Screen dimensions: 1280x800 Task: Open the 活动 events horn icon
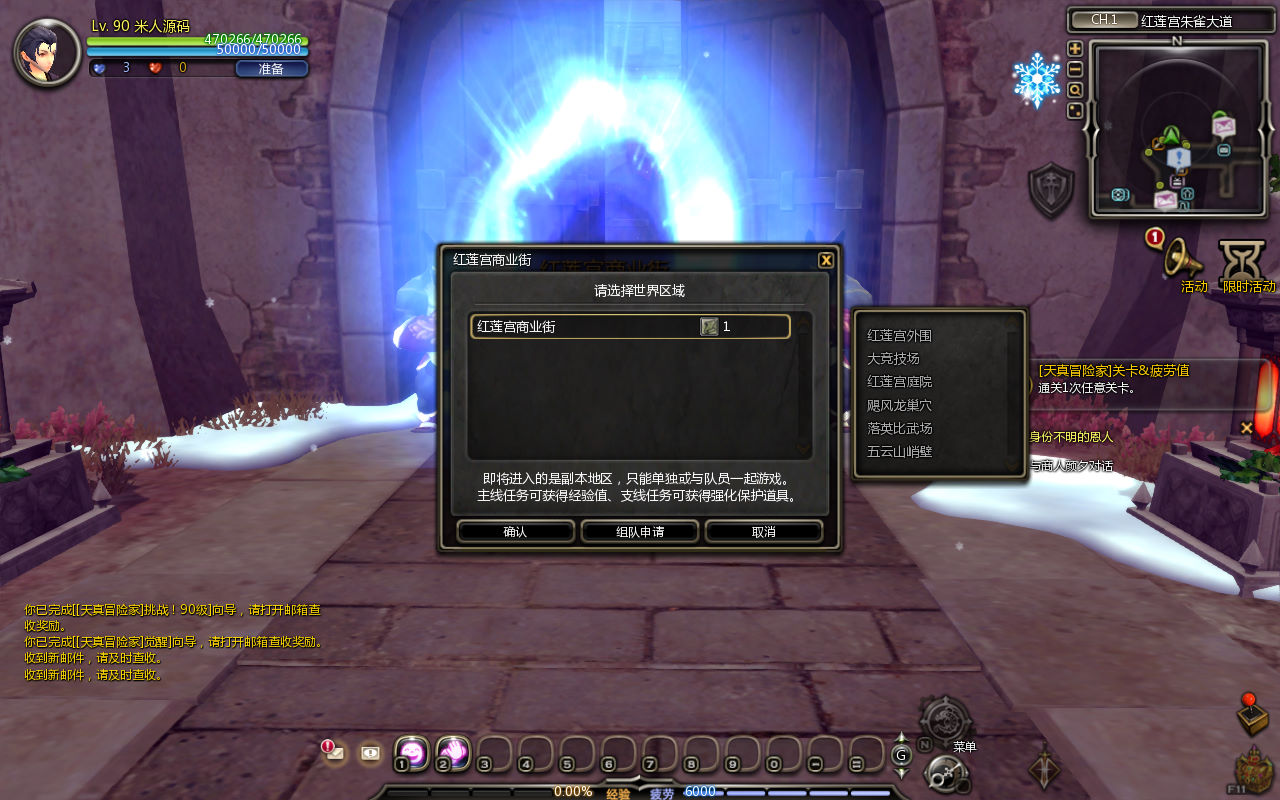point(1184,258)
